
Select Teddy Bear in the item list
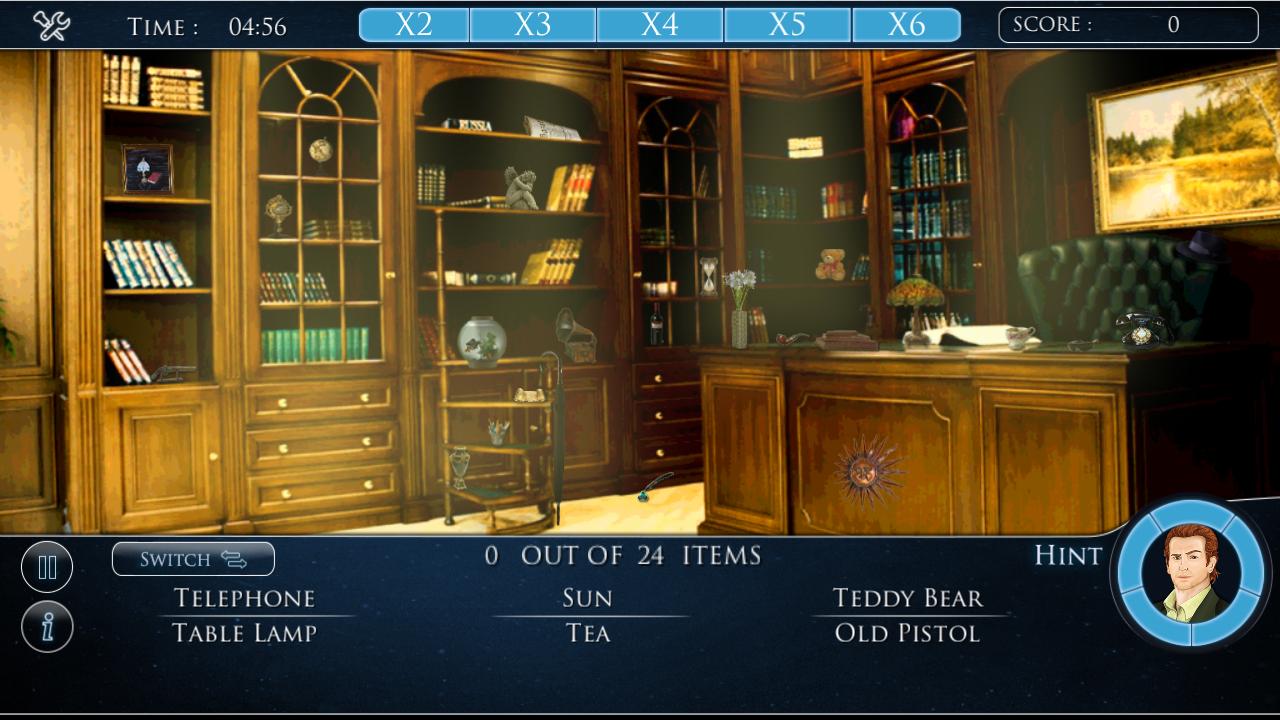coord(906,597)
